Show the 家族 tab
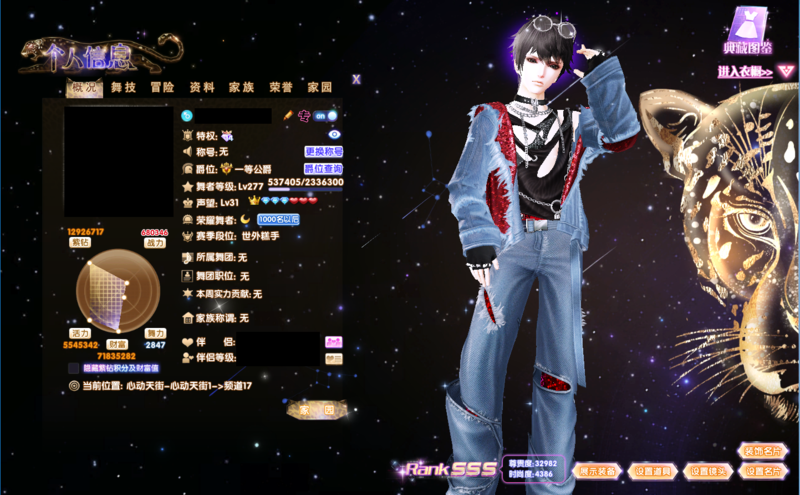Viewport: 800px width, 495px height. (x=241, y=88)
